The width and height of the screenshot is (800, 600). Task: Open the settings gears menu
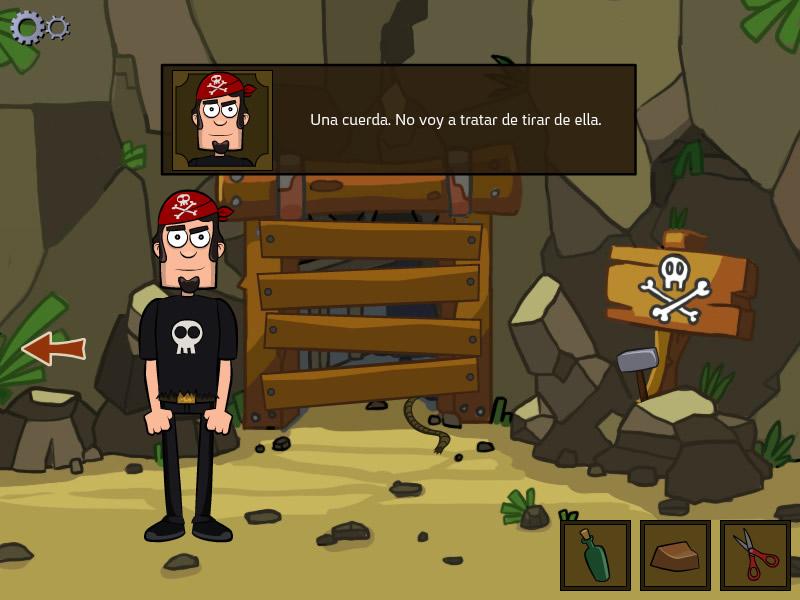(x=38, y=27)
